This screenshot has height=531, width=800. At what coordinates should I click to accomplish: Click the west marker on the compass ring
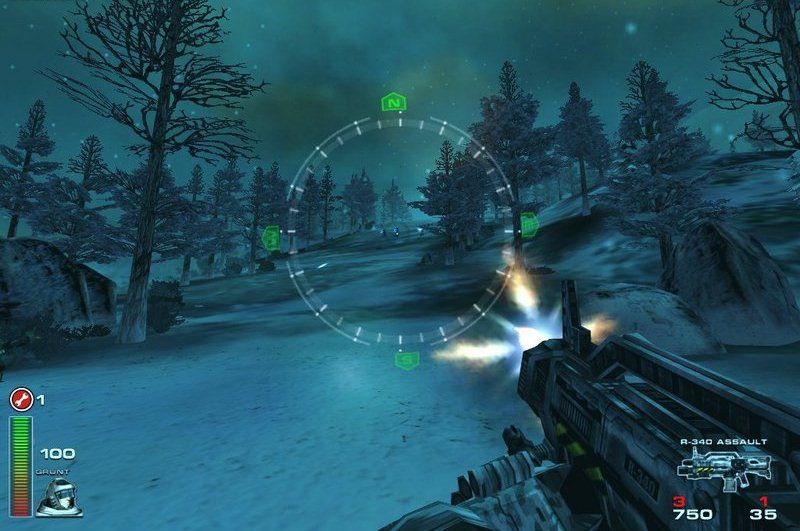270,237
